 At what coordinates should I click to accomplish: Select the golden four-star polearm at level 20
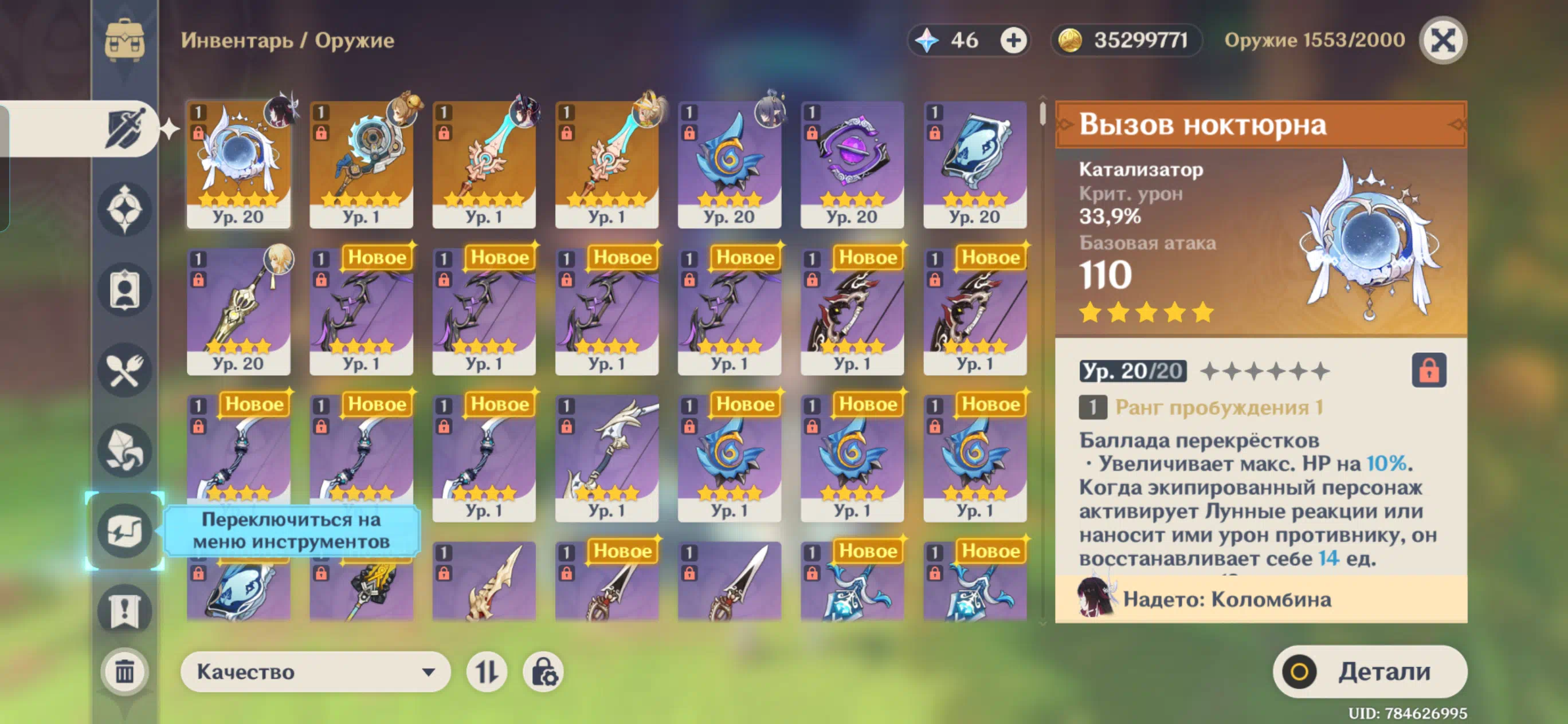pyautogui.click(x=238, y=311)
